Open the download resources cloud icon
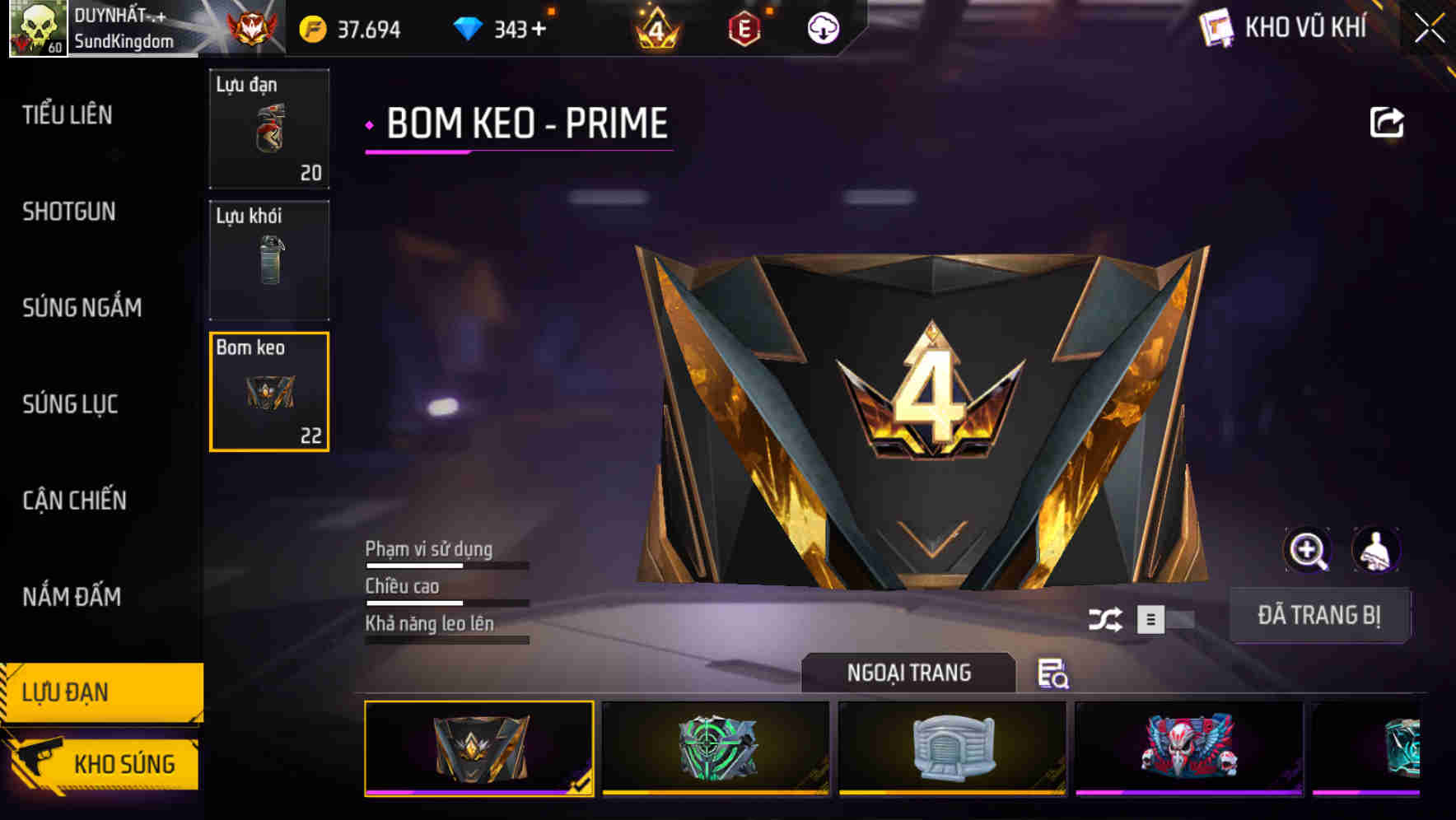This screenshot has height=820, width=1456. 821,27
